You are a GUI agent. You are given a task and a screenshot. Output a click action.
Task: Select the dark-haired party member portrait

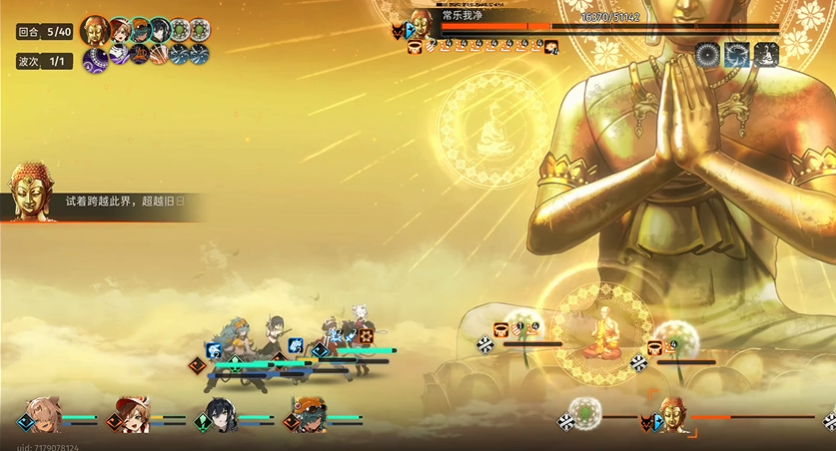coord(220,414)
